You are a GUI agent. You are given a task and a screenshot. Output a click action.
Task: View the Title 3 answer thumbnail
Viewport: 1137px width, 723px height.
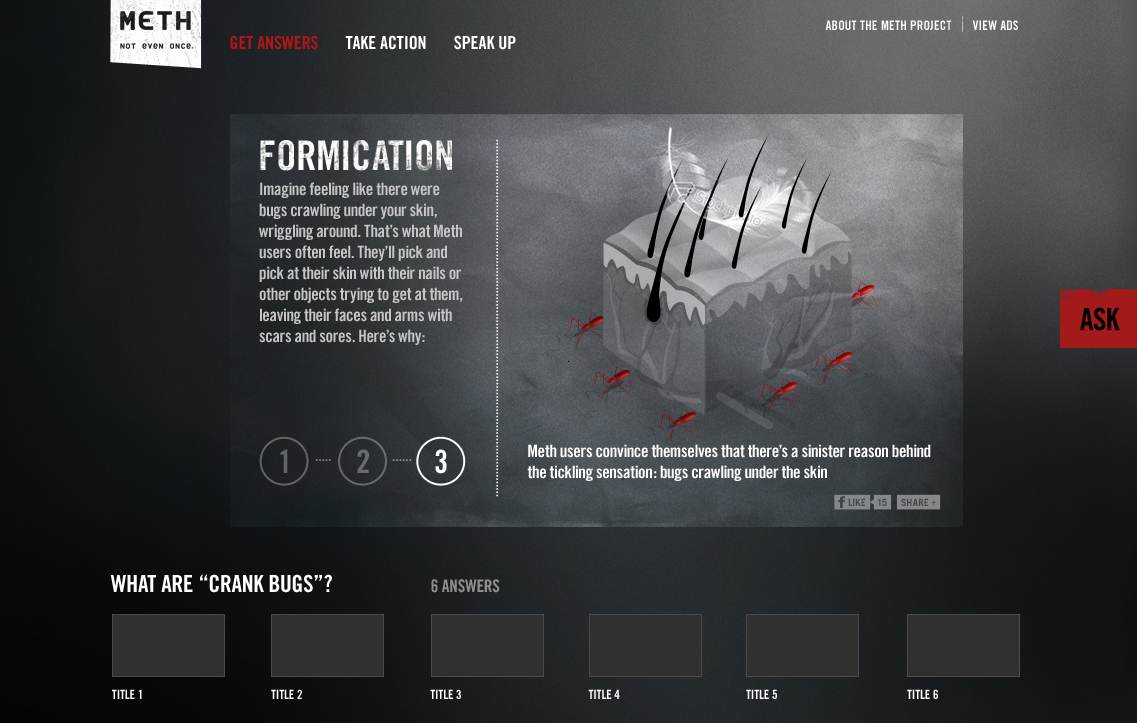click(x=487, y=645)
